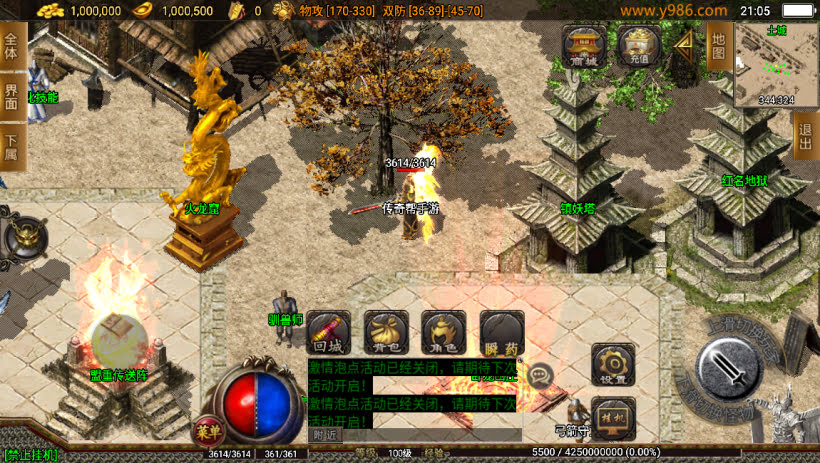Open the 设置 settings gear
Screen dimensions: 820x463
(x=613, y=365)
